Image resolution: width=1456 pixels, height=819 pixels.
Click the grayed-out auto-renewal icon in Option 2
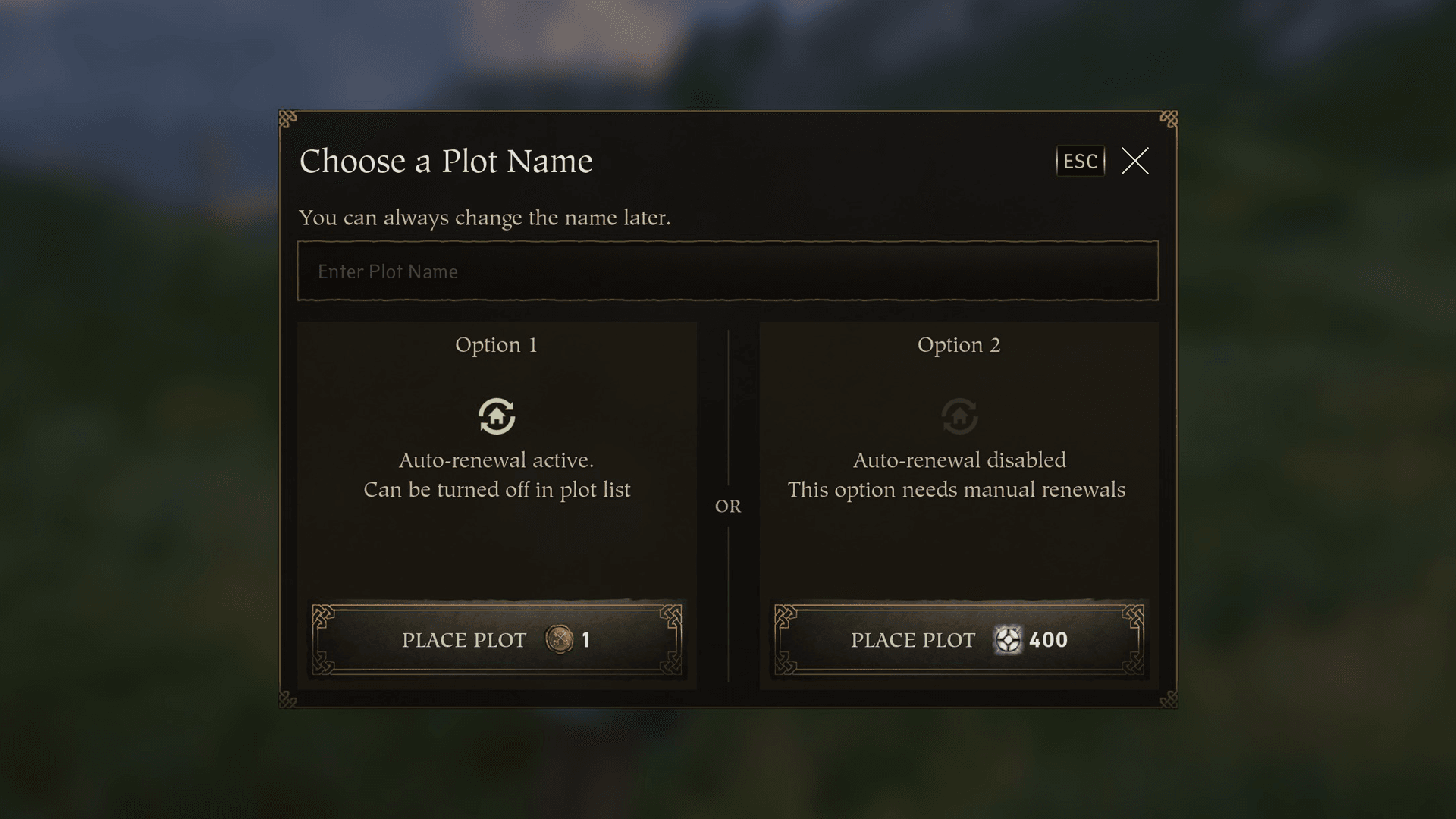pyautogui.click(x=959, y=416)
